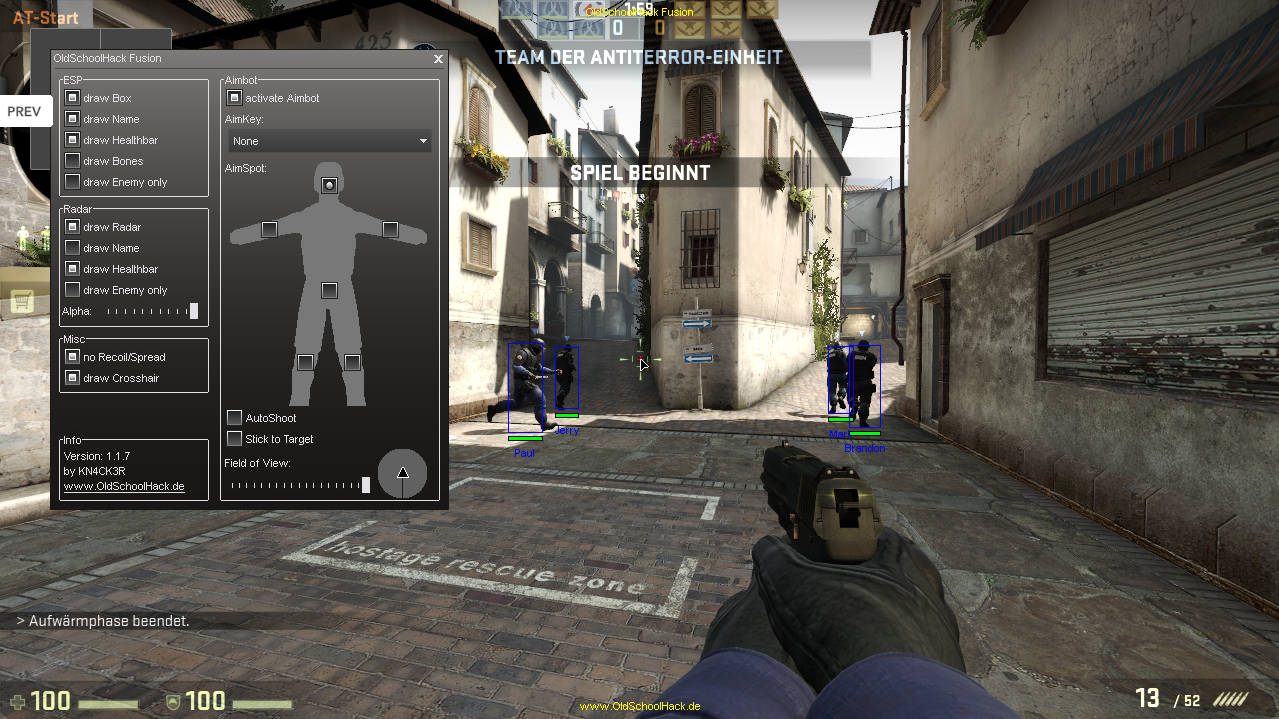The image size is (1279, 719).
Task: Enable draw Name in the Radar section
Action: 72,248
